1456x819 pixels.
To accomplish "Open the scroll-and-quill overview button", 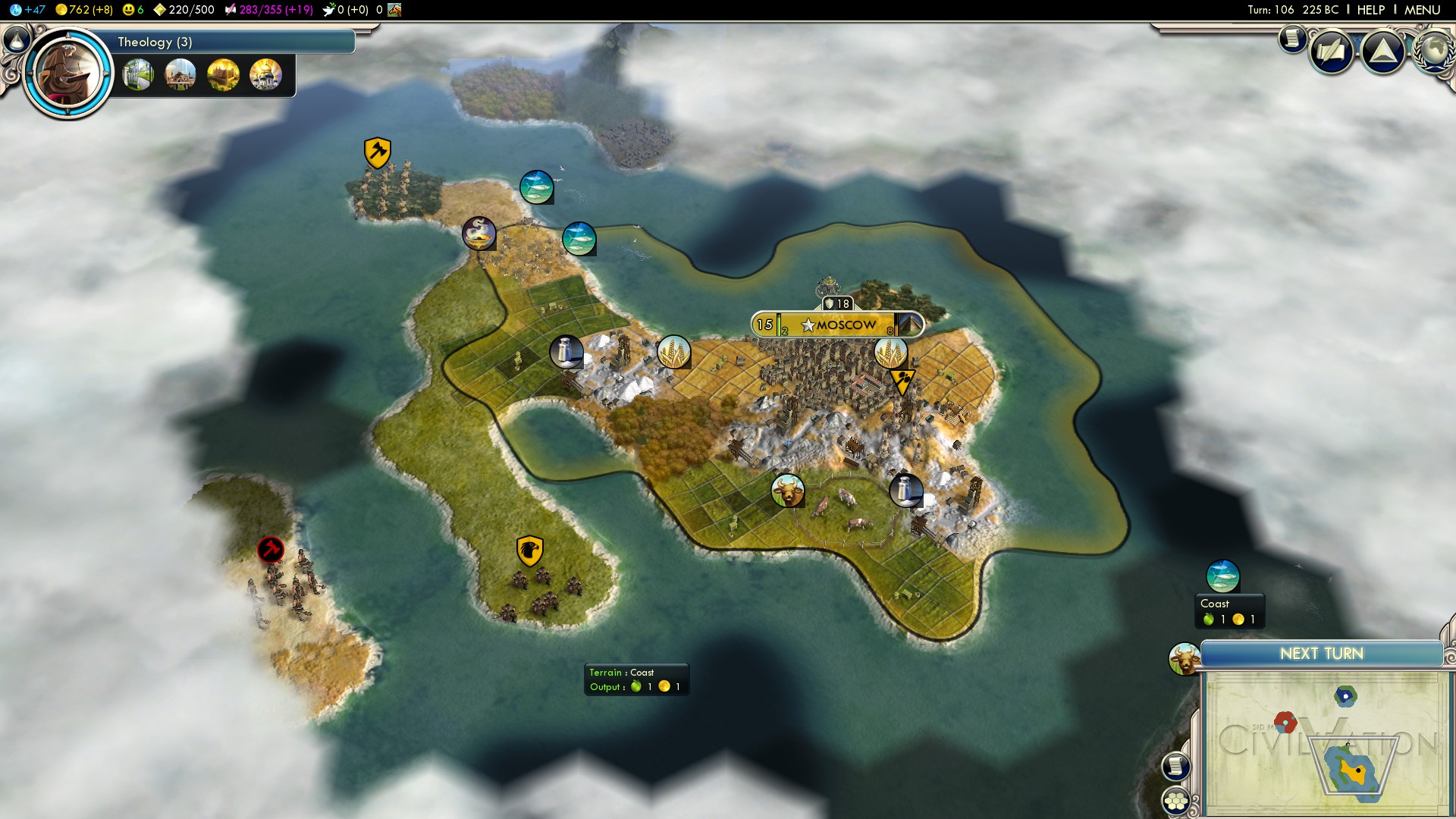I will [x=1332, y=52].
